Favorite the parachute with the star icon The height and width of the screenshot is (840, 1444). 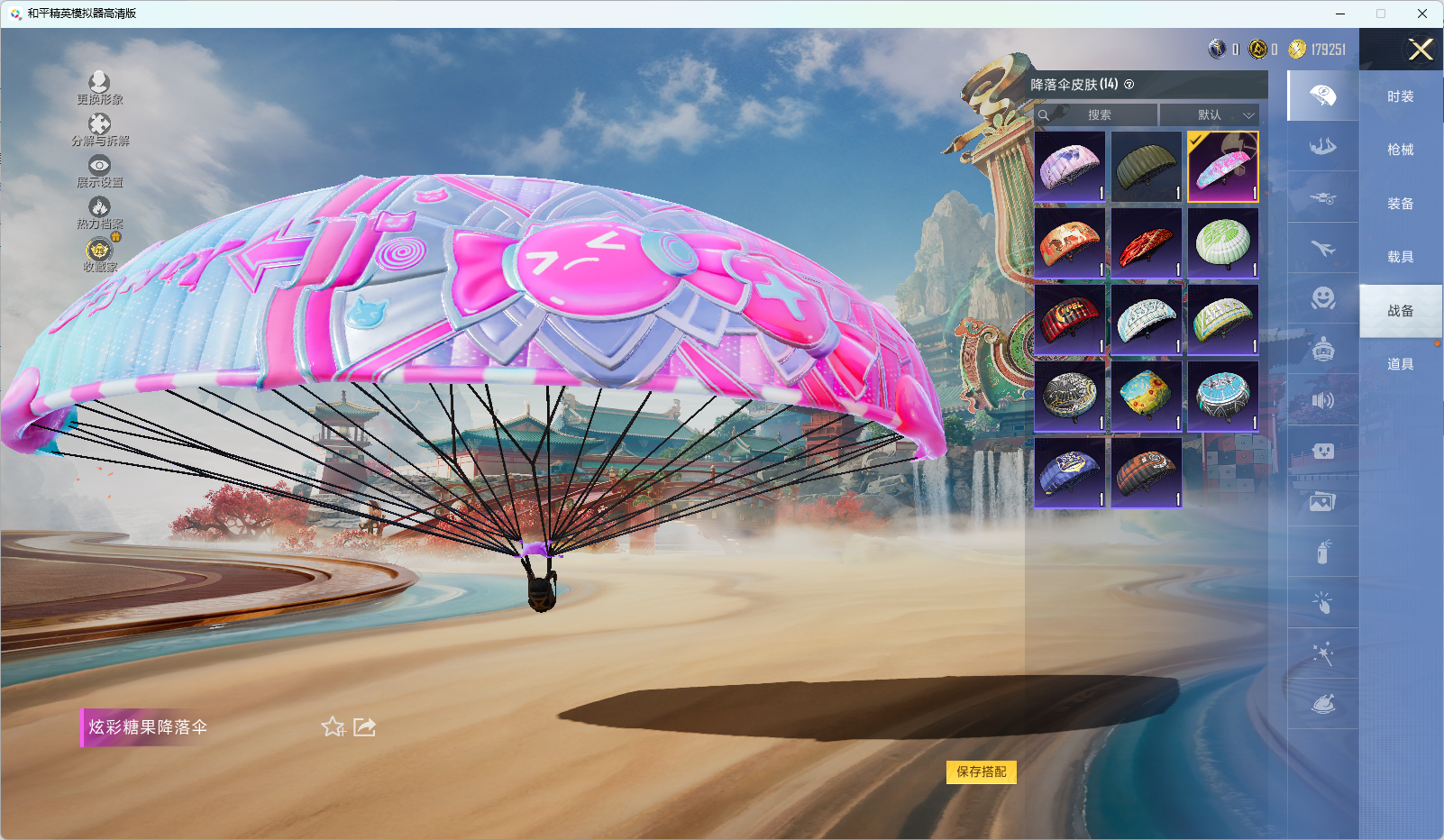[x=333, y=726]
